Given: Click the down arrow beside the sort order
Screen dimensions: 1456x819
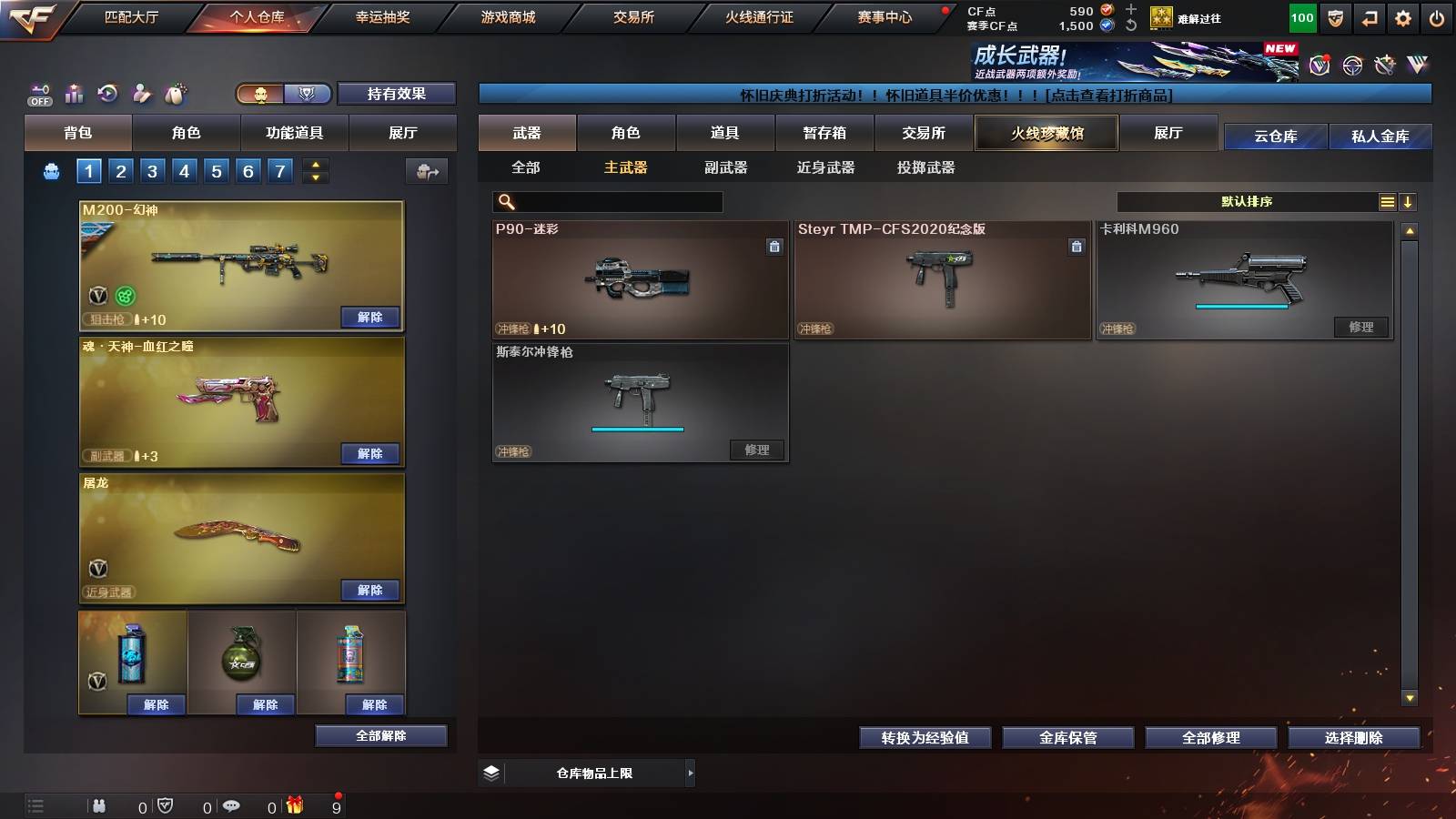Looking at the screenshot, I should tap(1410, 201).
